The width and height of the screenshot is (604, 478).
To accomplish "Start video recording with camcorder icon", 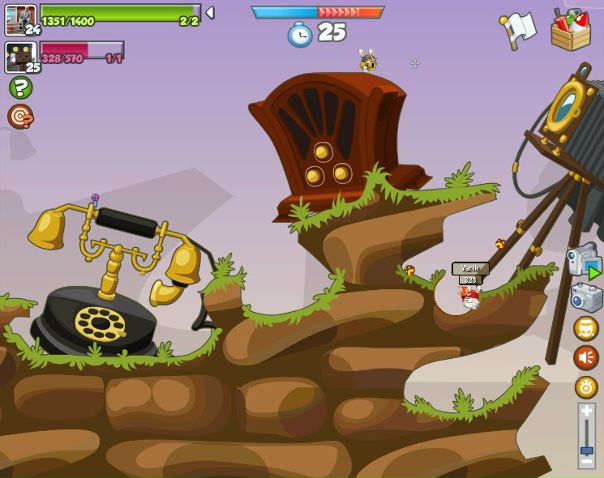I will [x=583, y=261].
